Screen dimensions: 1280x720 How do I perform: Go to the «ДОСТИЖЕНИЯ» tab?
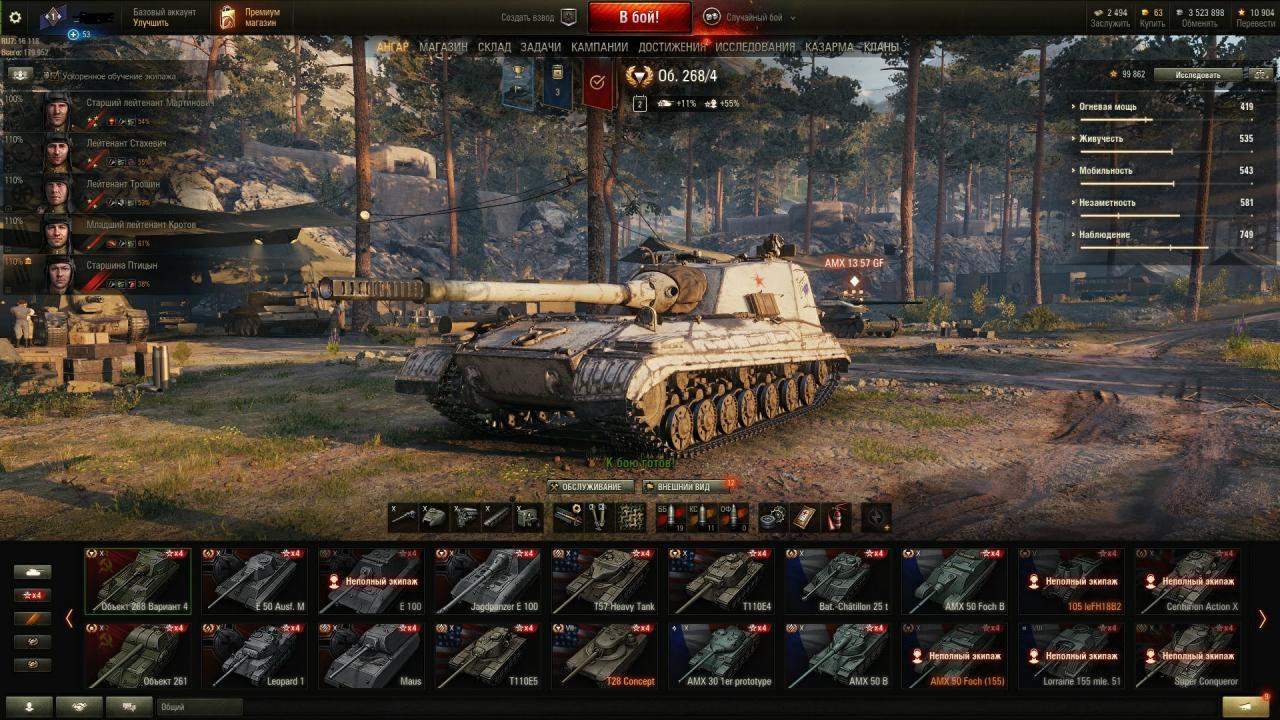click(x=672, y=47)
